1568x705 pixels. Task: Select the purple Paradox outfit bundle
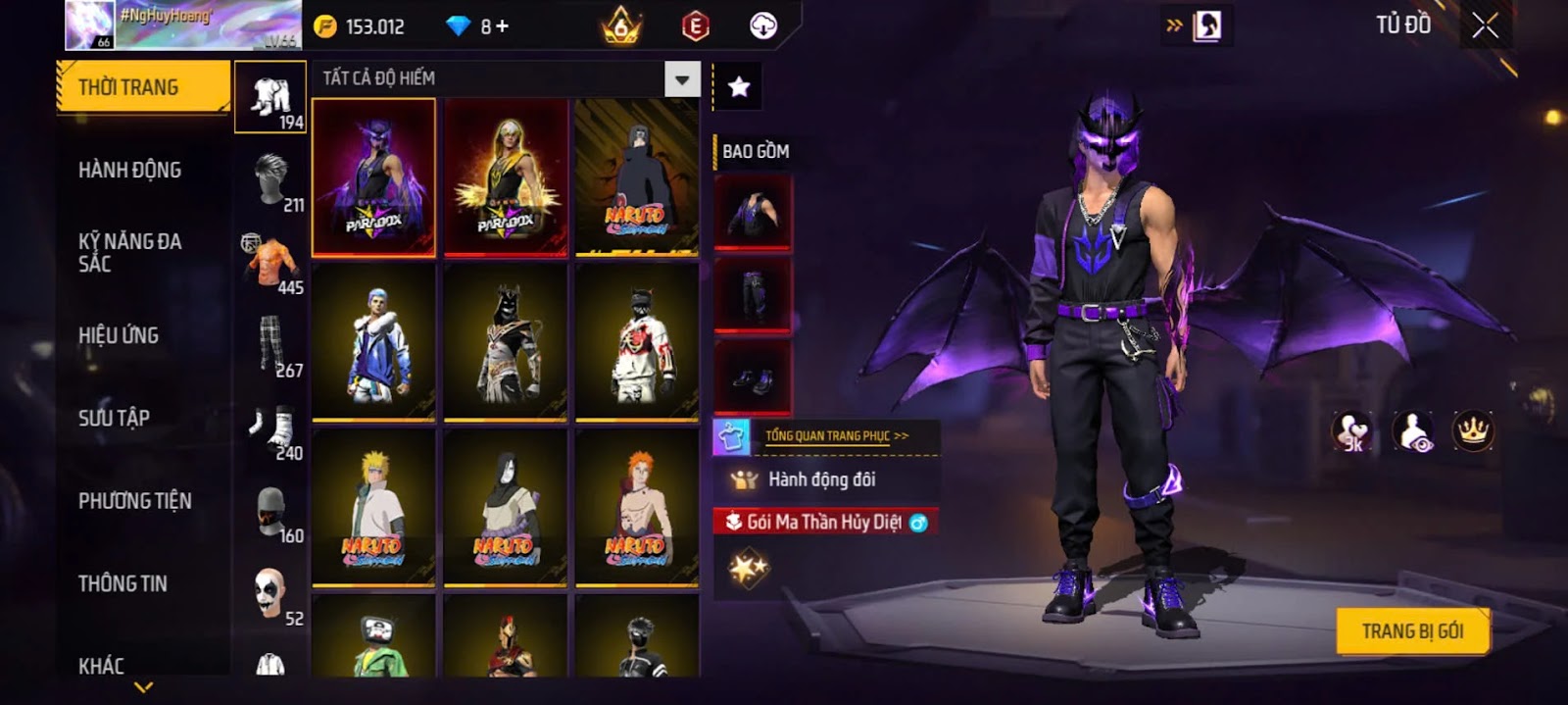373,177
